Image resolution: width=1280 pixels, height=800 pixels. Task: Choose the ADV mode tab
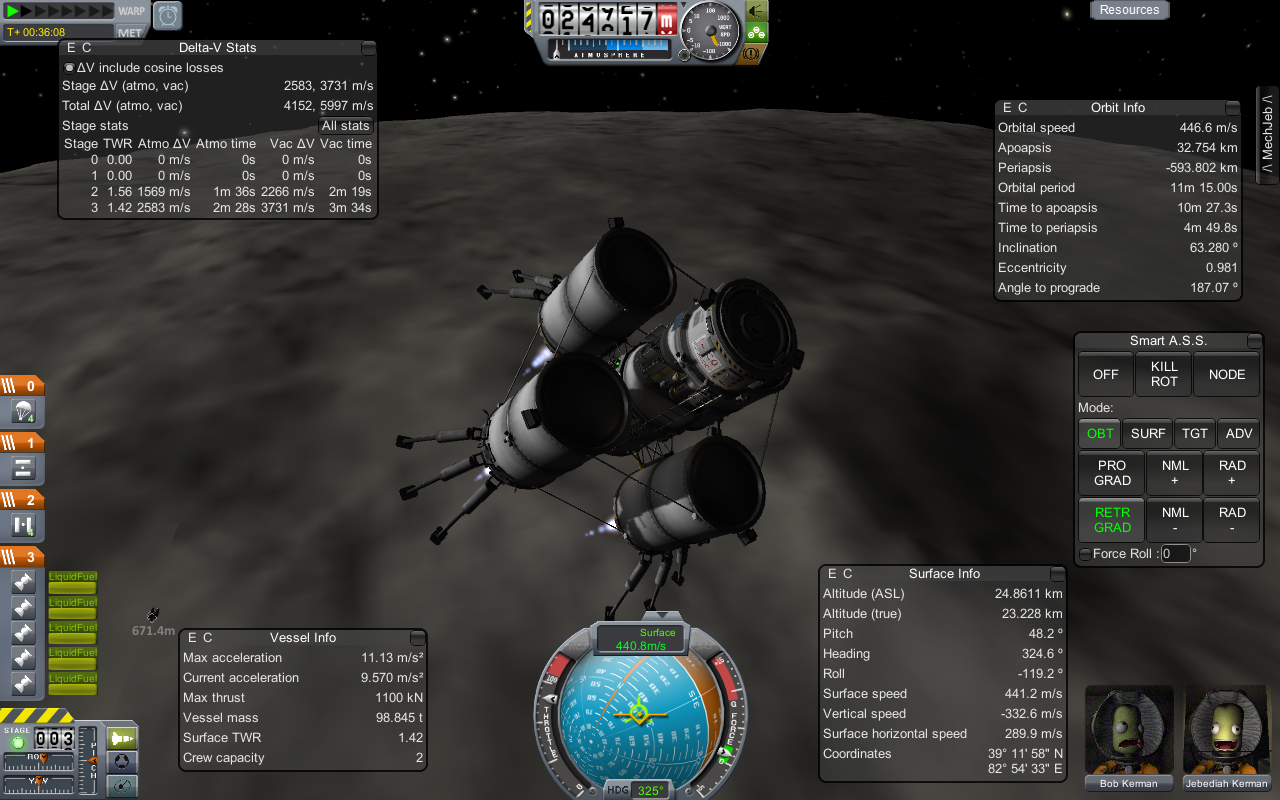(x=1238, y=433)
